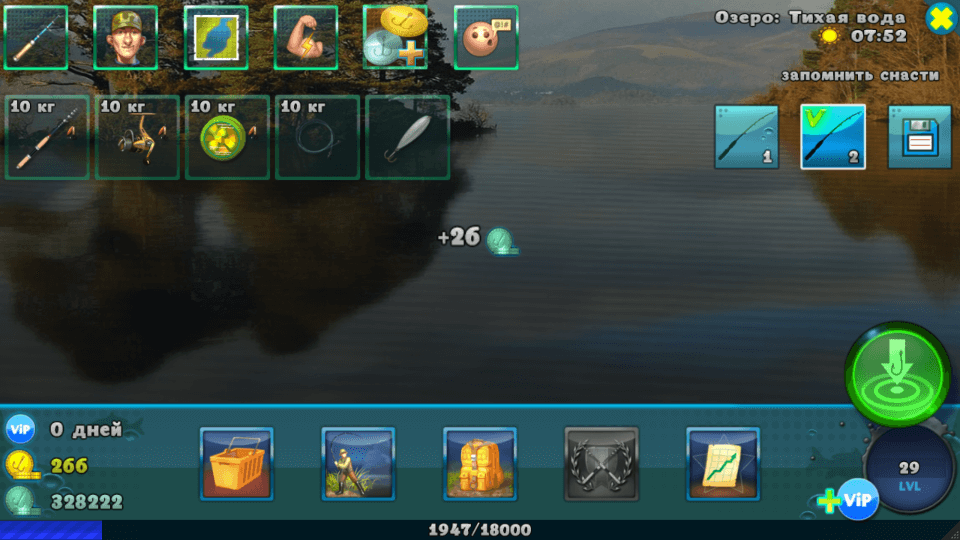960x540 pixels.
Task: Open the orange backpack inventory
Action: [480, 463]
